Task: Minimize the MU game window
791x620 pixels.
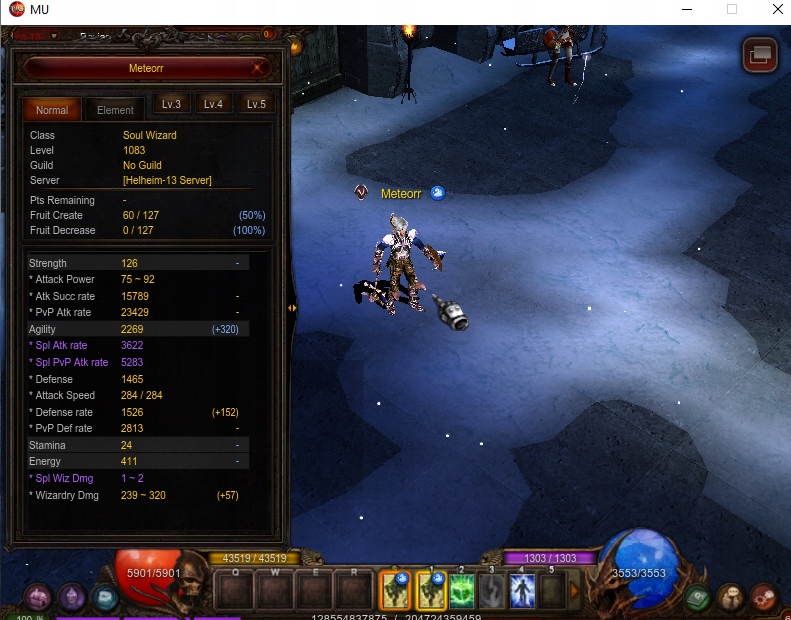Action: click(x=686, y=9)
